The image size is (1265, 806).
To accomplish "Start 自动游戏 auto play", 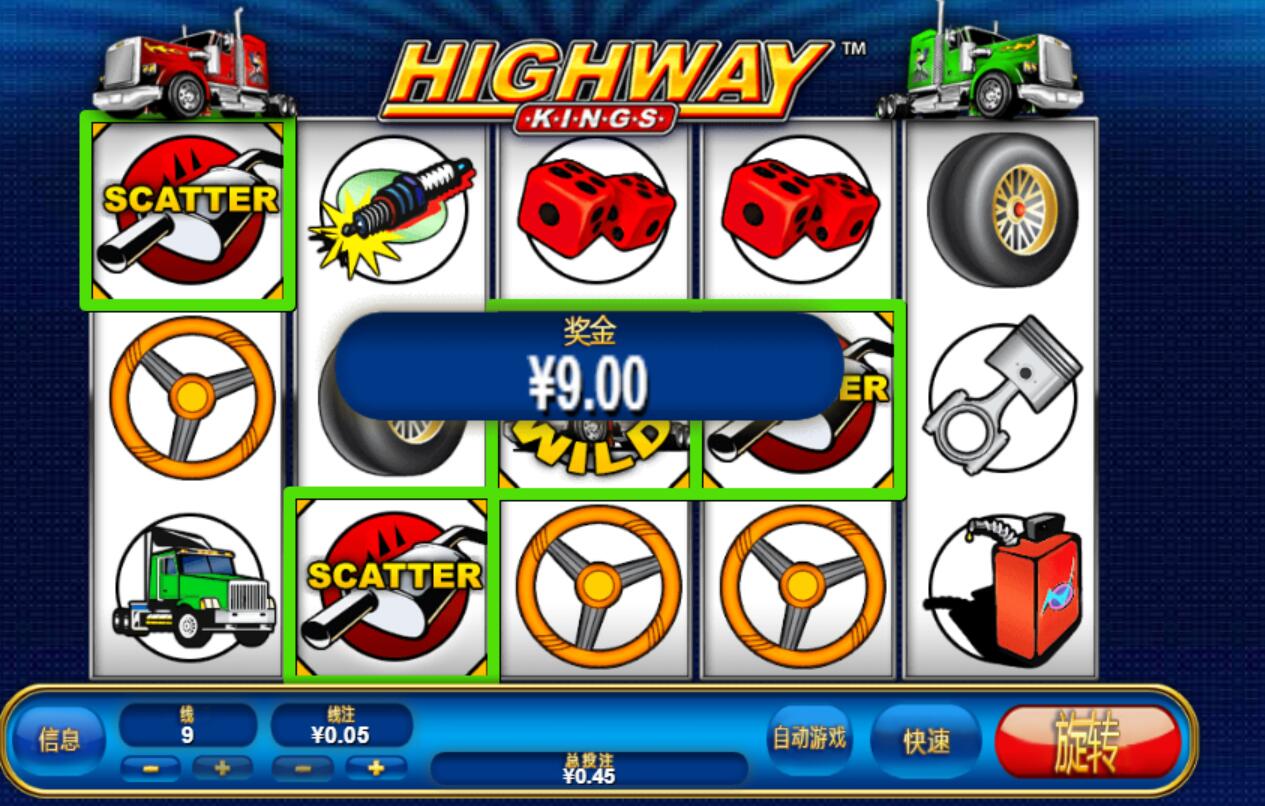I will point(808,739).
